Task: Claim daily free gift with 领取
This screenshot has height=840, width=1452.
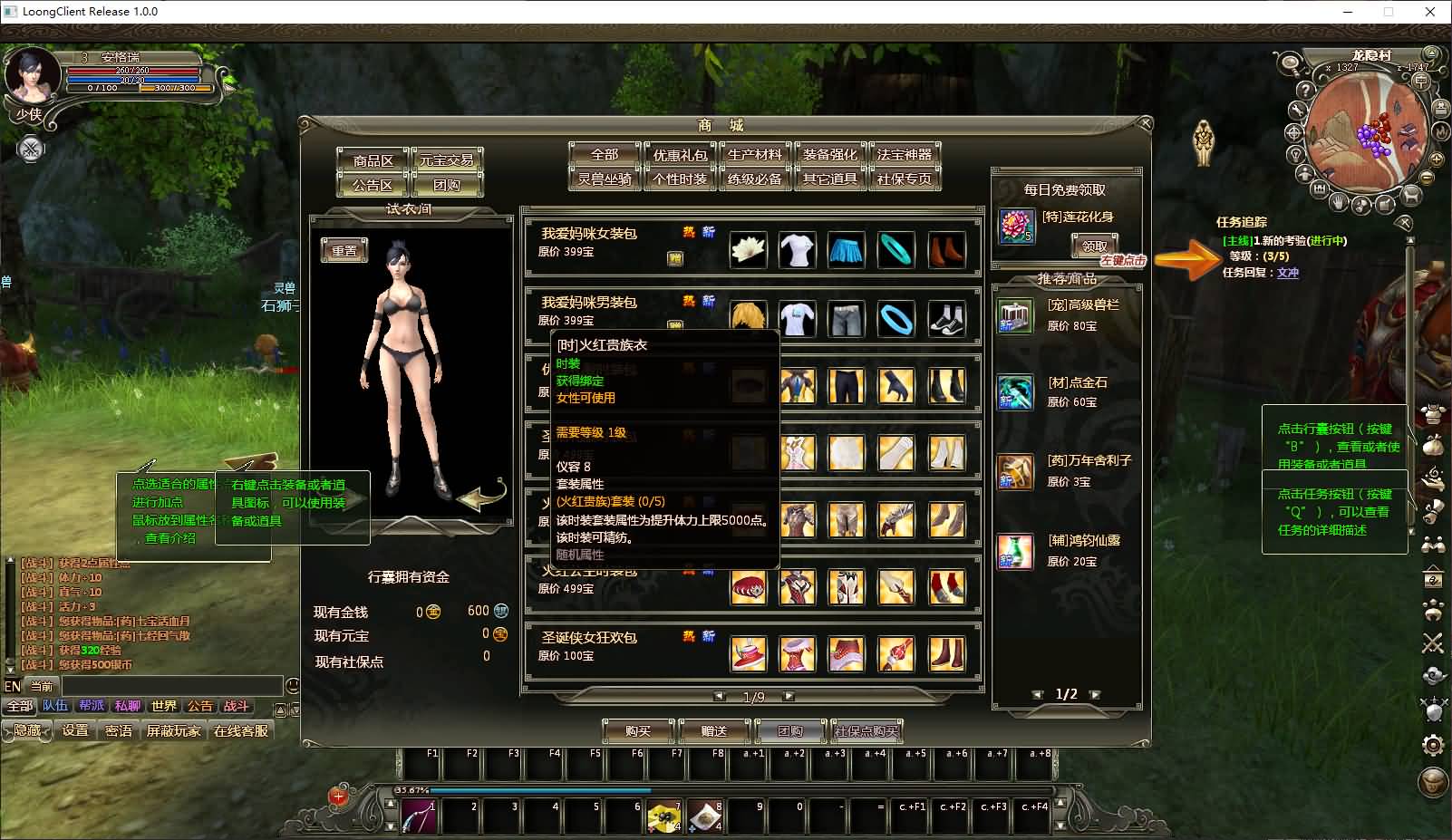Action: tap(1095, 246)
